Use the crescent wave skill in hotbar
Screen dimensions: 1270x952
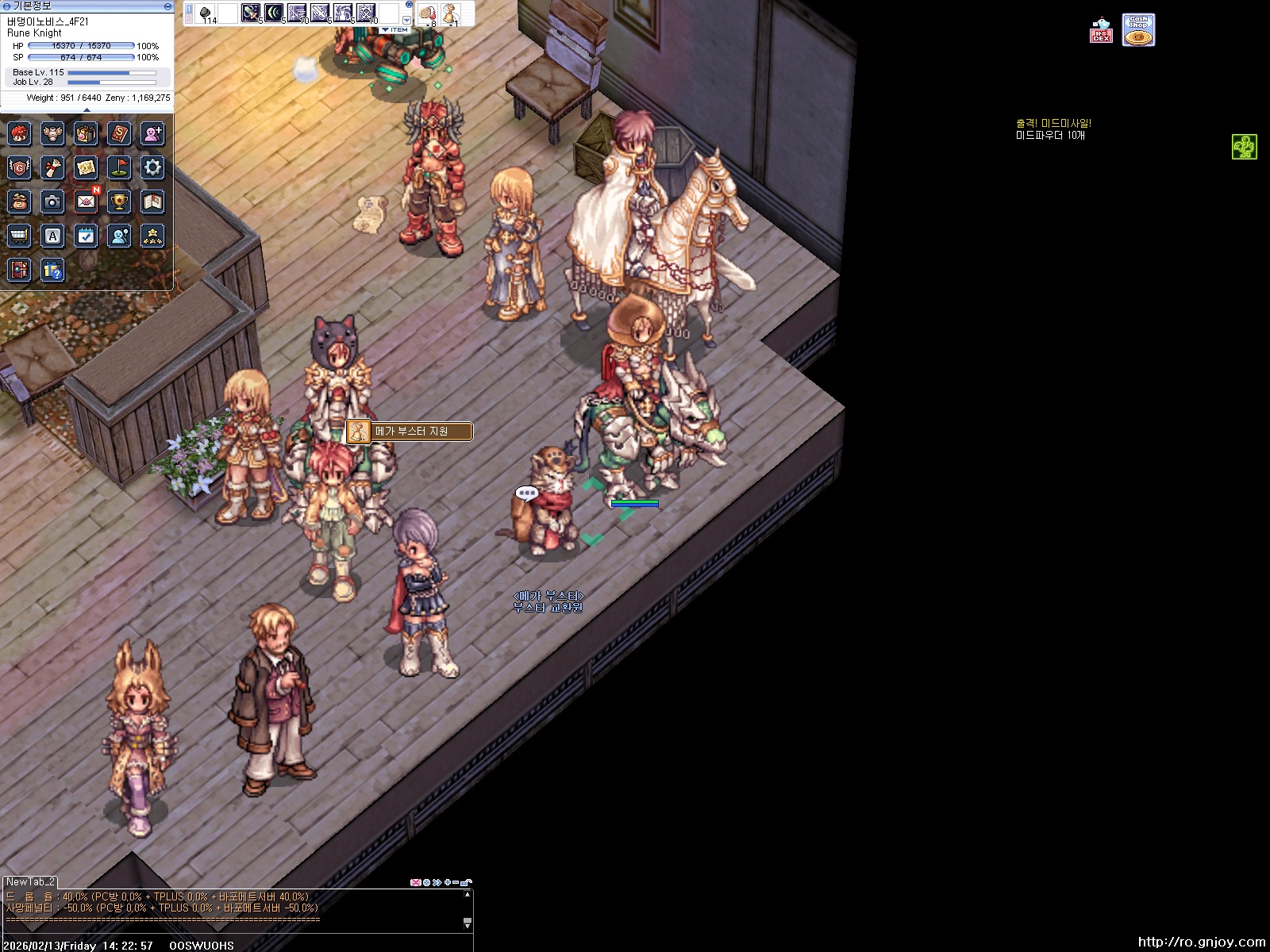tap(274, 13)
